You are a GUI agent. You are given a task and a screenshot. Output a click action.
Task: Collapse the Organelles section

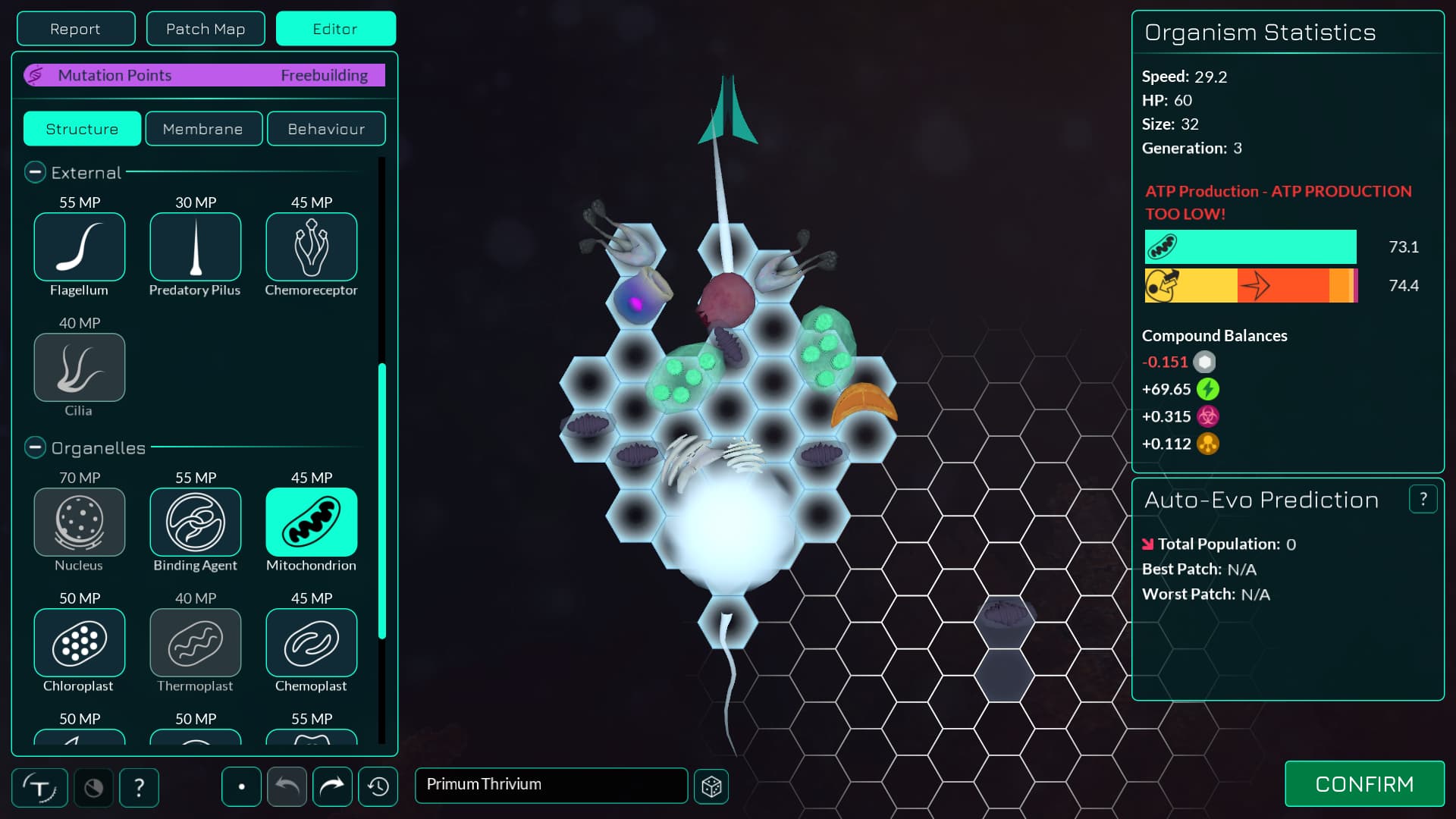point(35,448)
